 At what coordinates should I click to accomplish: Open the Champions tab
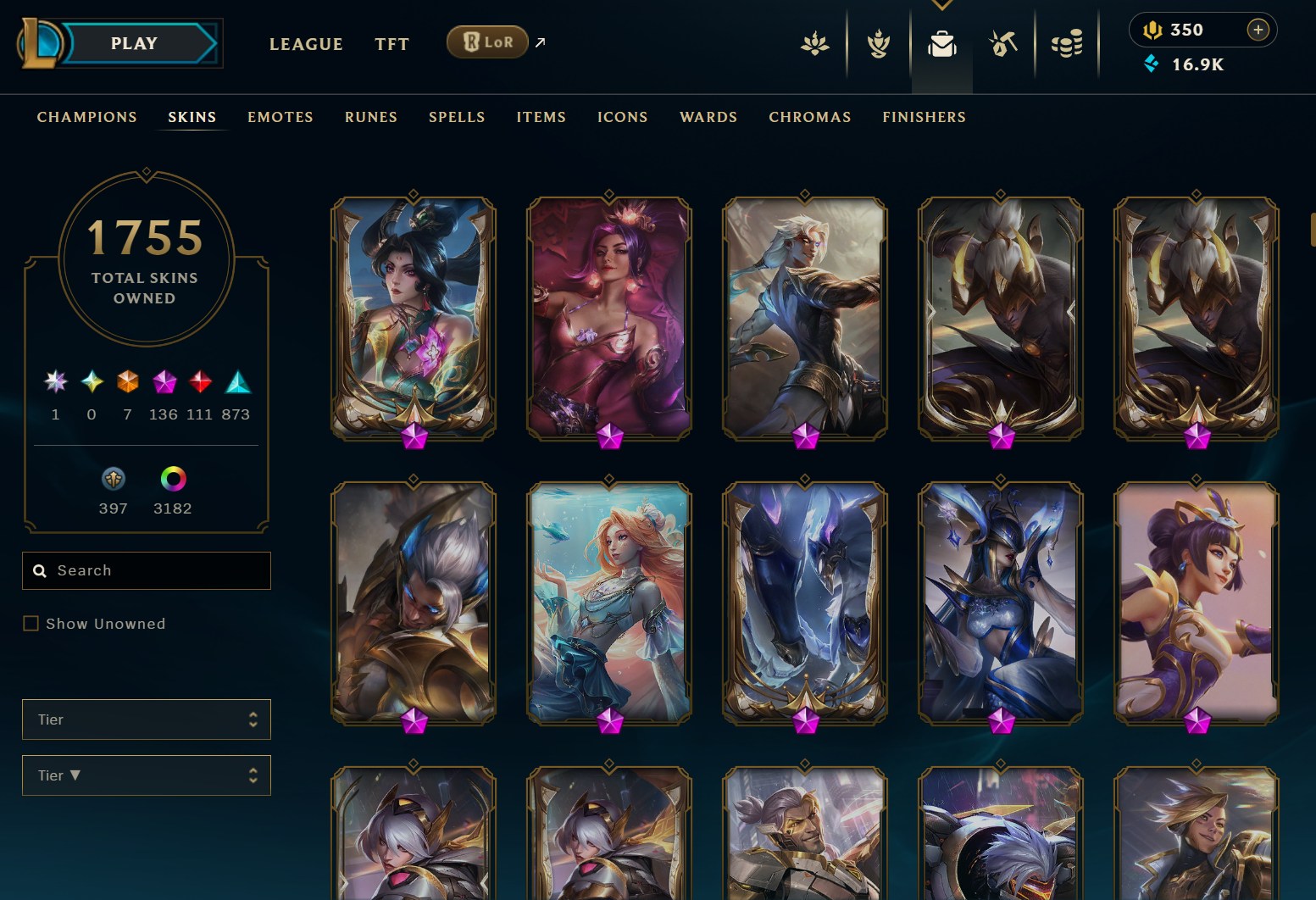[86, 117]
